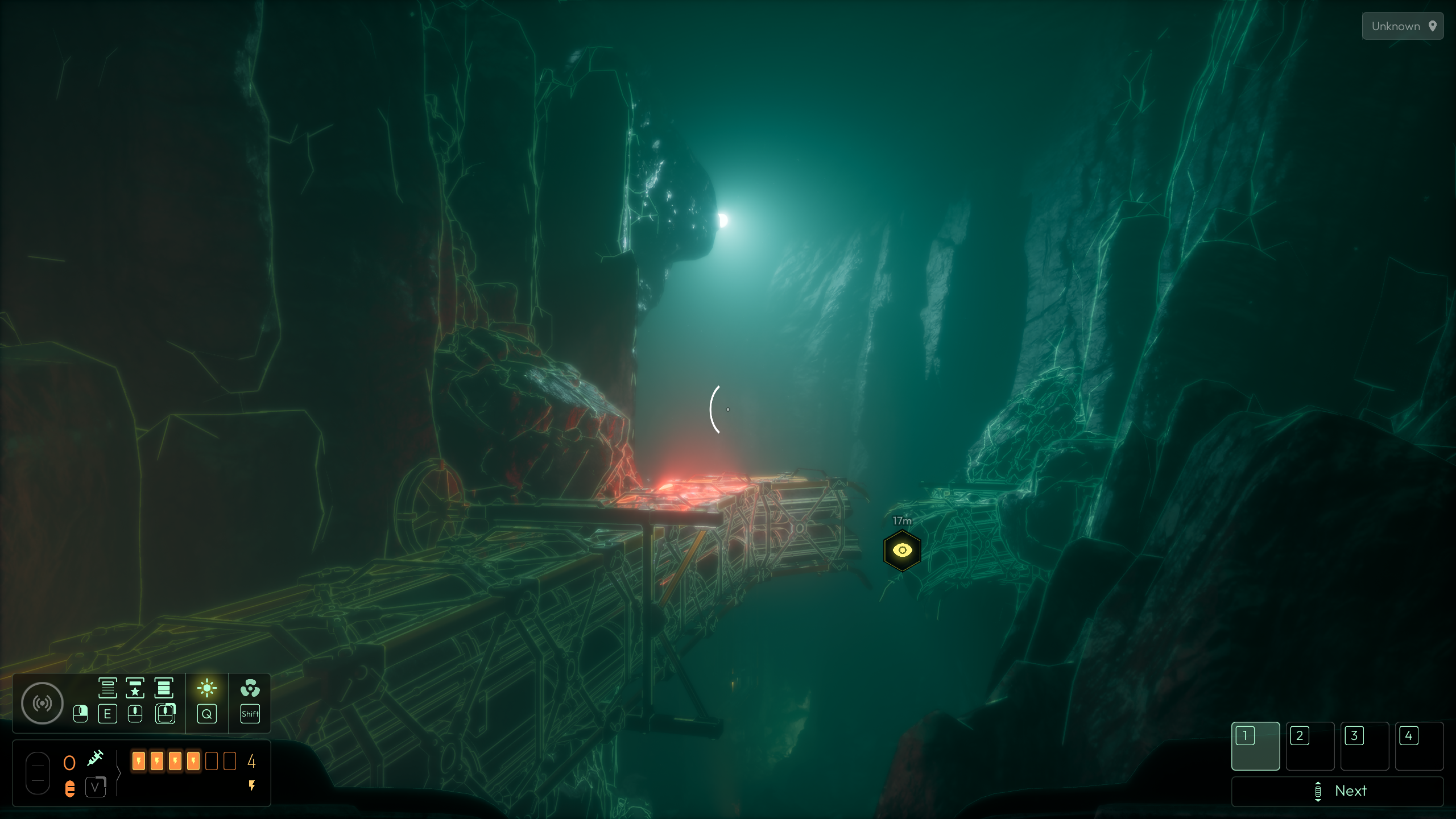Select the scan icon with a star
The width and height of the screenshot is (1456, 819).
(135, 688)
